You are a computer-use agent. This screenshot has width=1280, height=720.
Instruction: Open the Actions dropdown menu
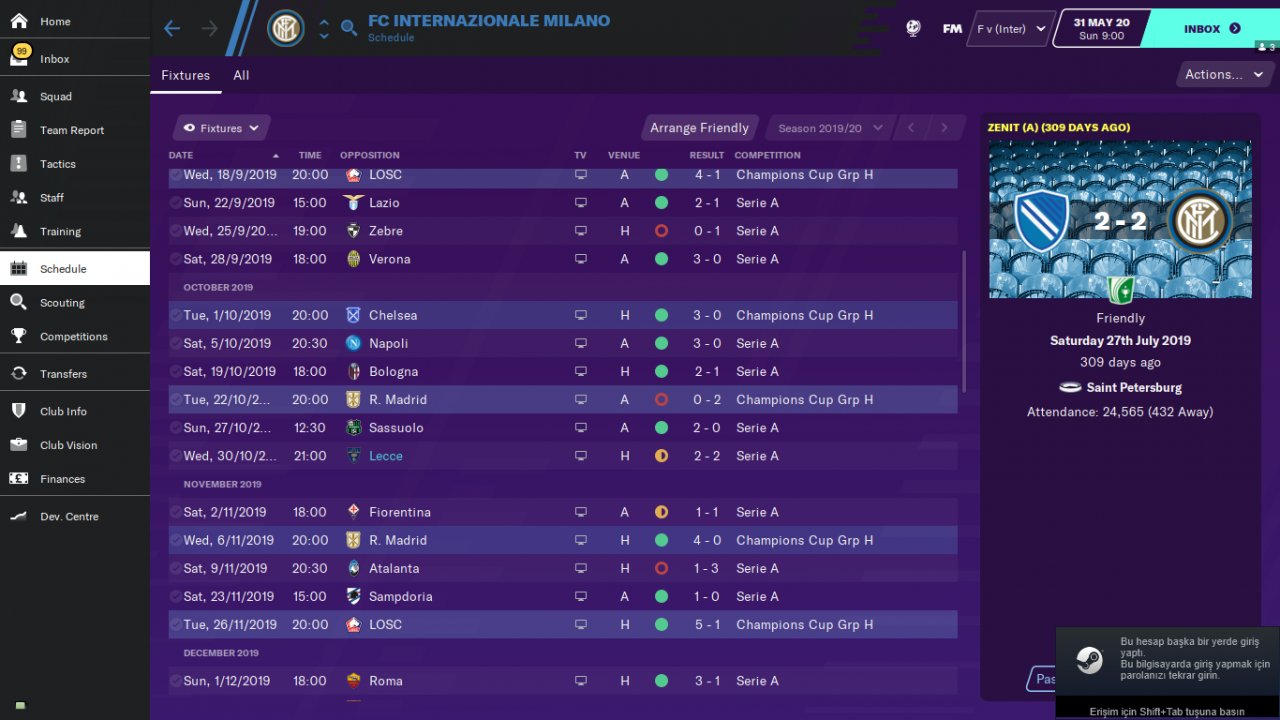pos(1223,74)
